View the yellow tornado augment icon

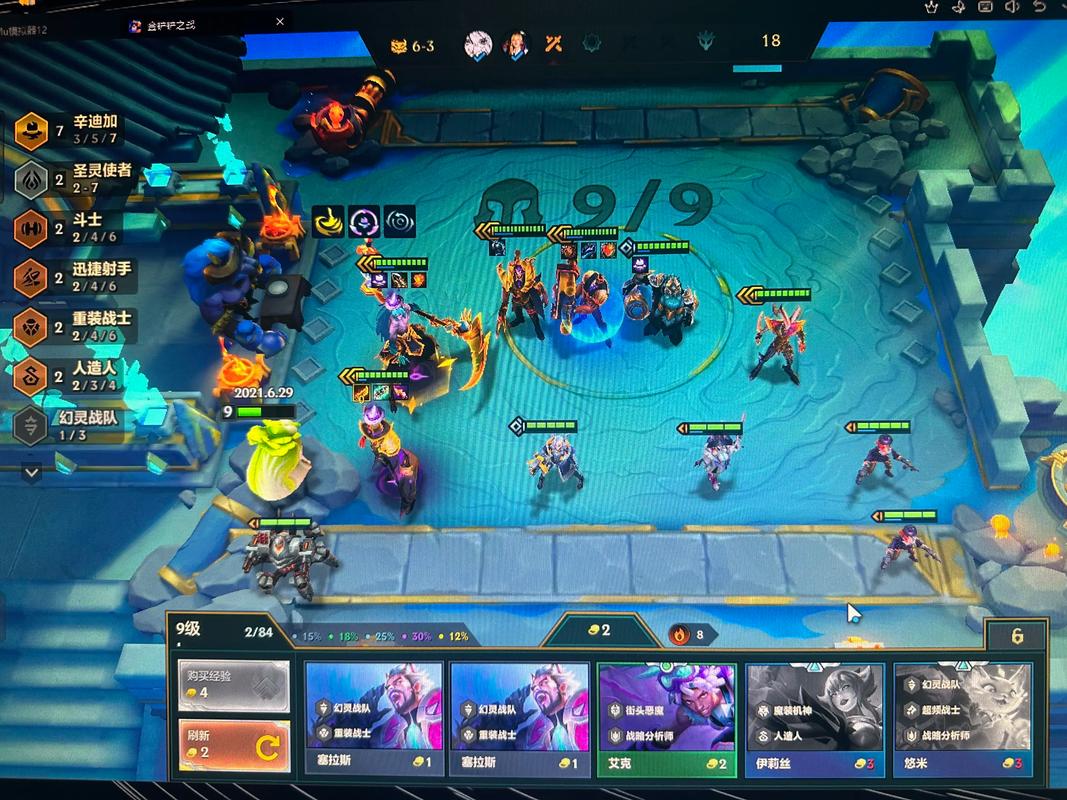pos(328,221)
